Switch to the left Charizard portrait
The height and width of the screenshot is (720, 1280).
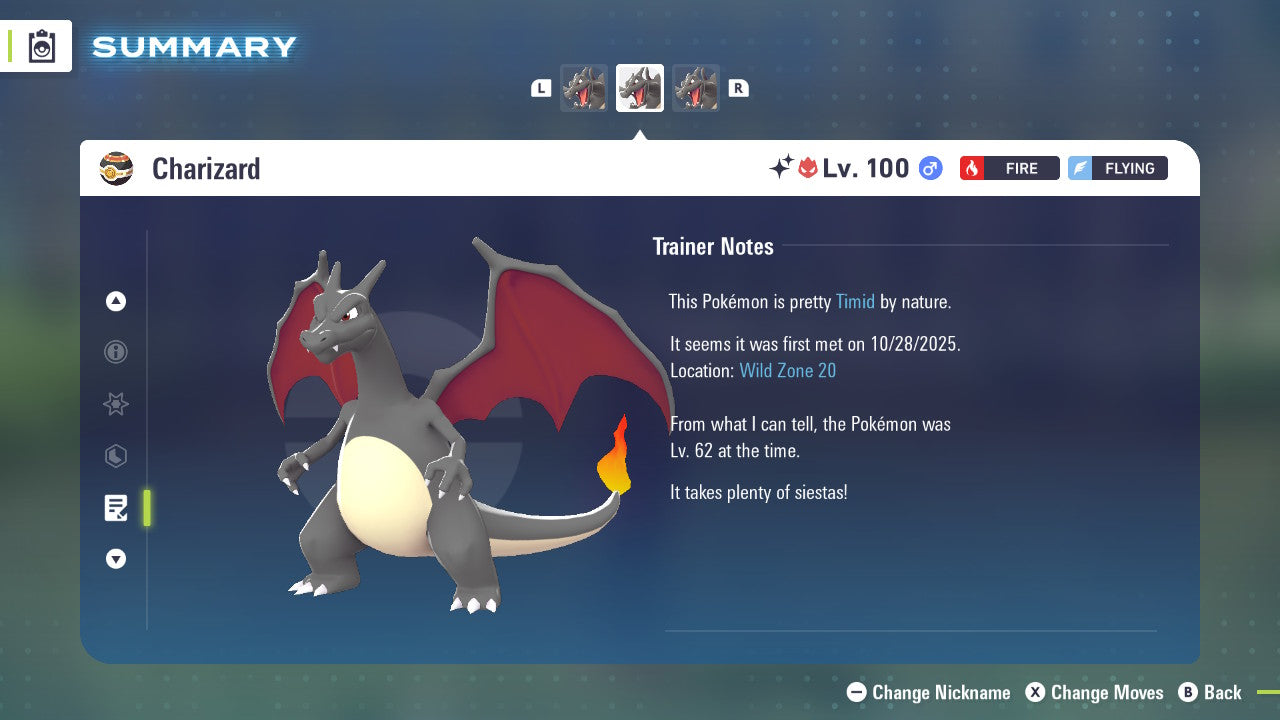click(x=584, y=88)
